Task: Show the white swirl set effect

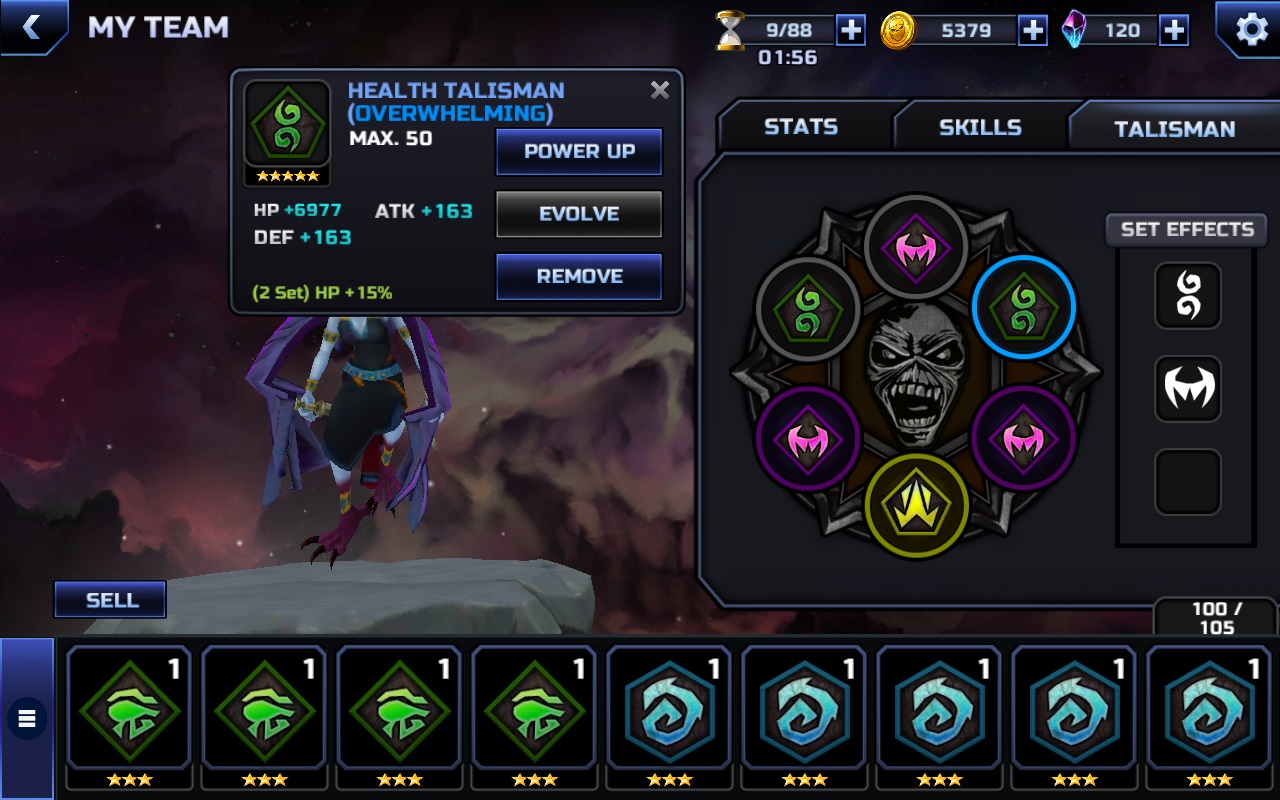Action: [x=1188, y=296]
